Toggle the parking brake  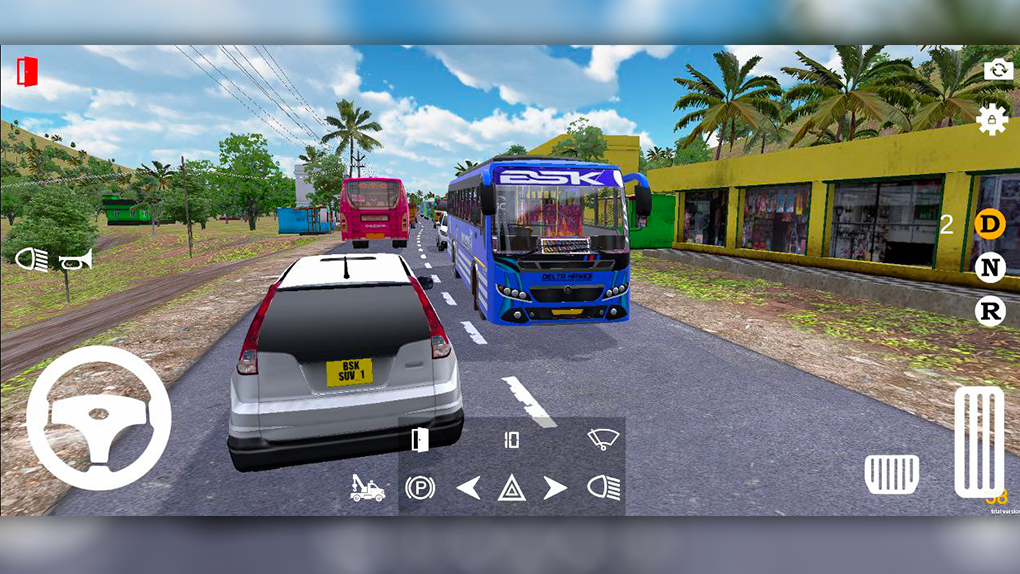(420, 488)
